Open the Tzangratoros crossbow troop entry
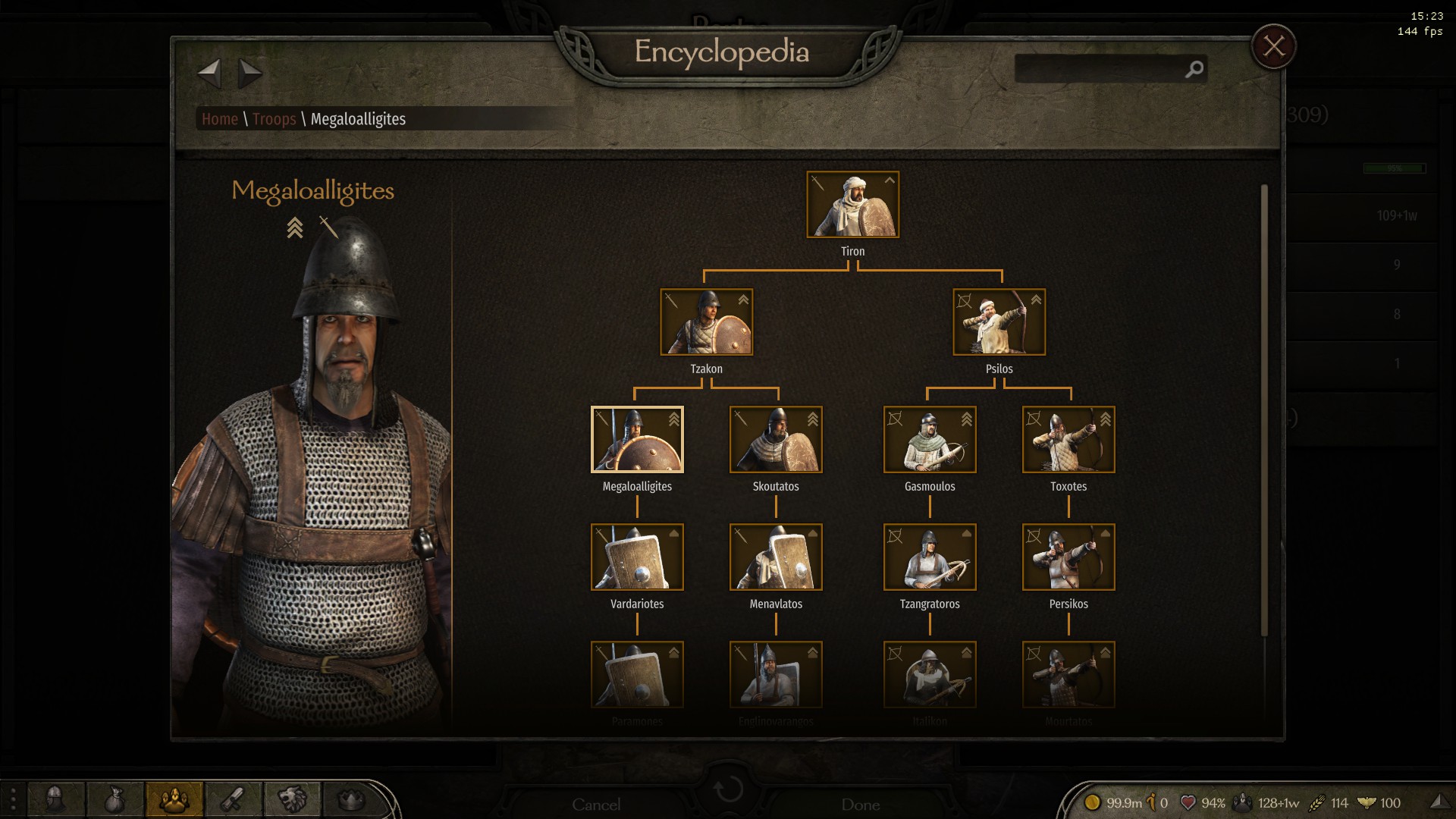The image size is (1456, 819). (930, 557)
